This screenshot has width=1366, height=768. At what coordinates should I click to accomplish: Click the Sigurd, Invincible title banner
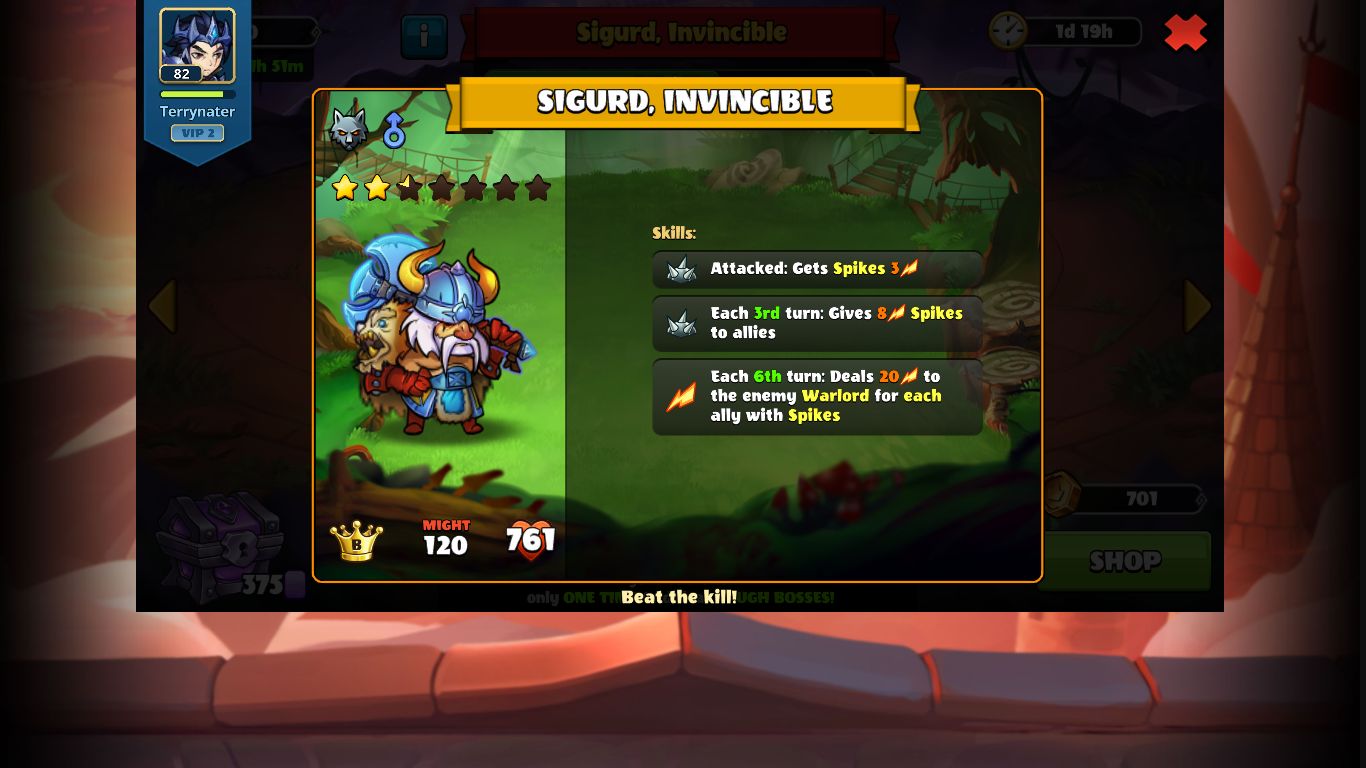coord(683,101)
